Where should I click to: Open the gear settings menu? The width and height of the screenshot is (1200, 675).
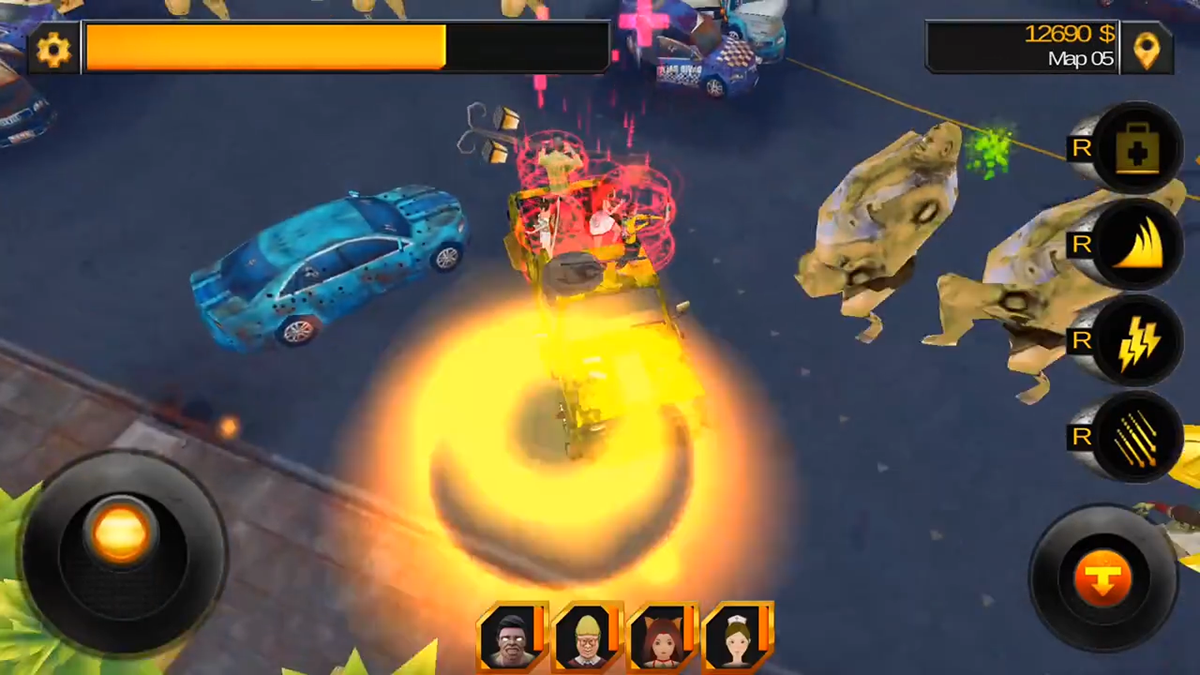pos(53,48)
